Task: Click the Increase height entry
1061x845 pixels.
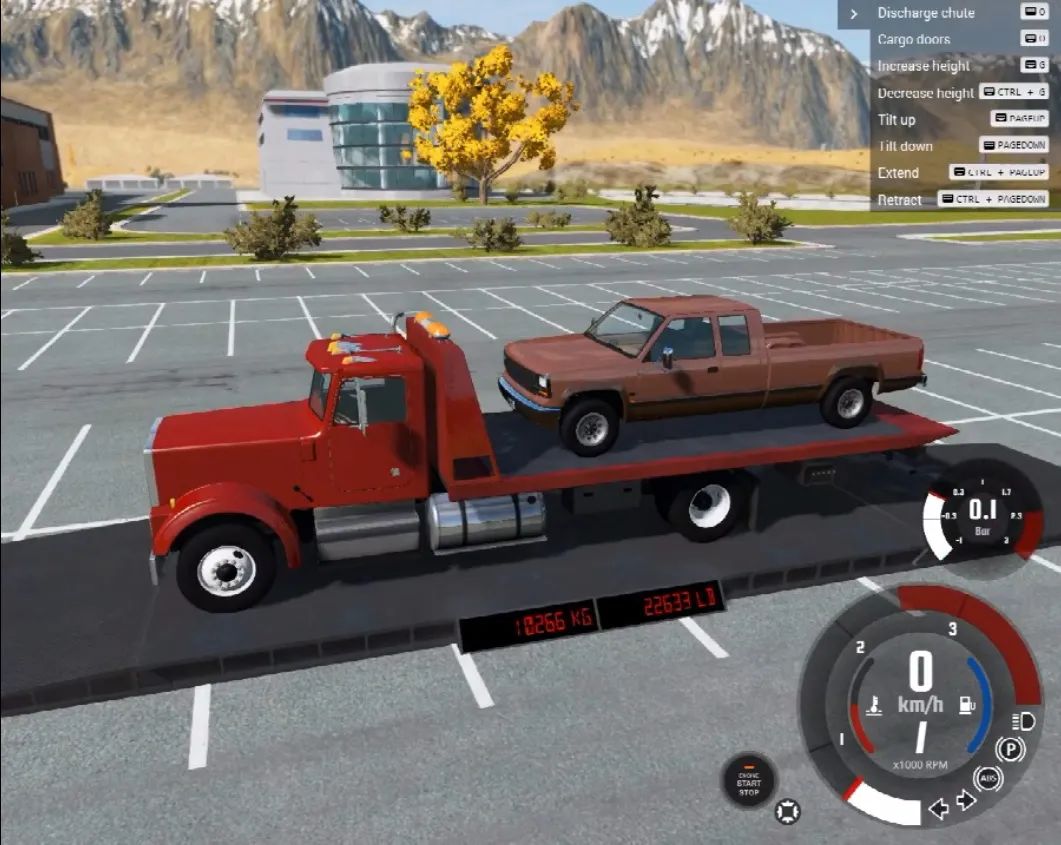Action: [924, 66]
